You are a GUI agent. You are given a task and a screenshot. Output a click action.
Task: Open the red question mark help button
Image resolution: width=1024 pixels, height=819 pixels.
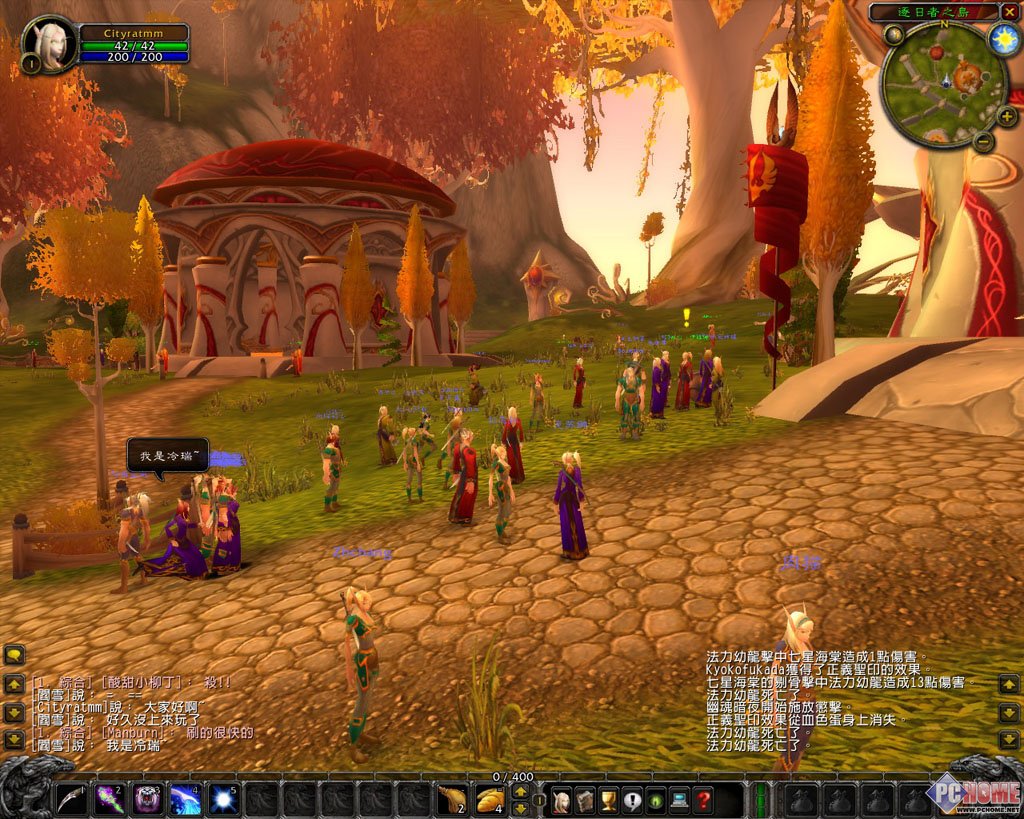point(704,800)
